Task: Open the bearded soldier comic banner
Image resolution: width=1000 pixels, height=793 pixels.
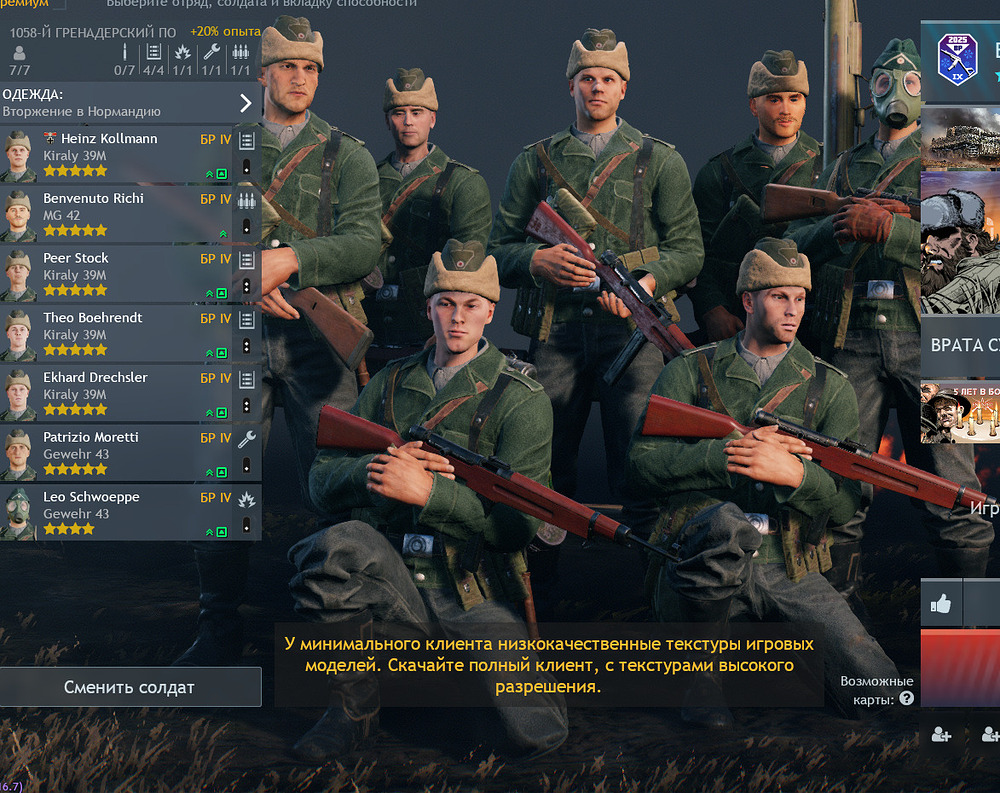Action: [960, 242]
